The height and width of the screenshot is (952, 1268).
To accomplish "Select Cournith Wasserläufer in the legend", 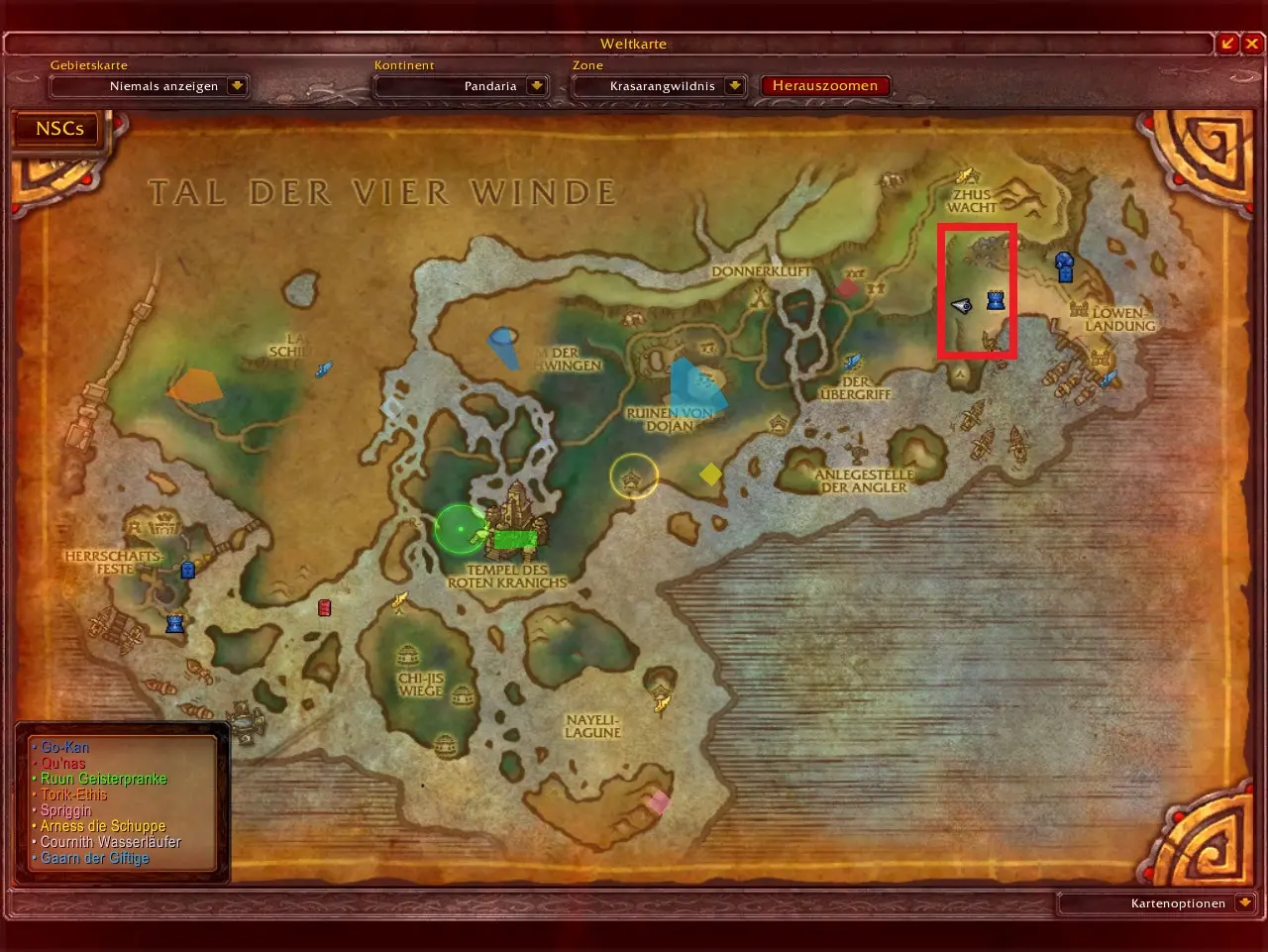I will (x=110, y=842).
